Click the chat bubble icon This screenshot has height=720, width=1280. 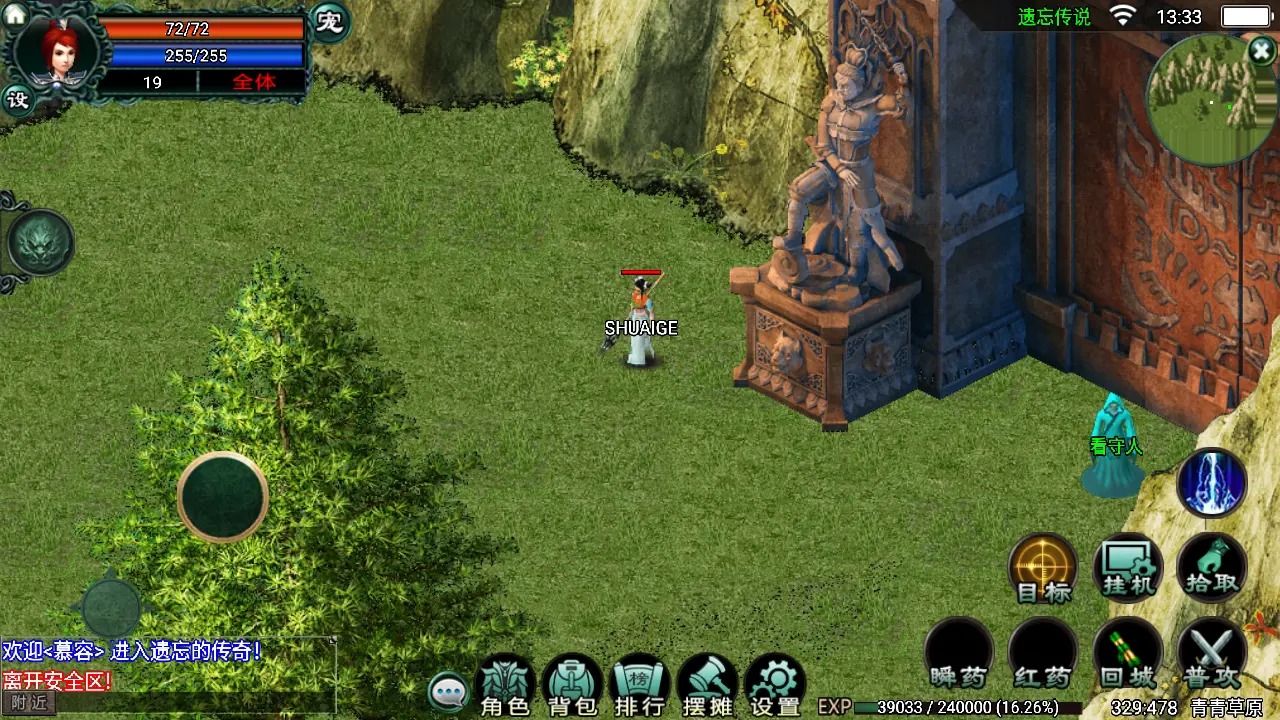449,692
